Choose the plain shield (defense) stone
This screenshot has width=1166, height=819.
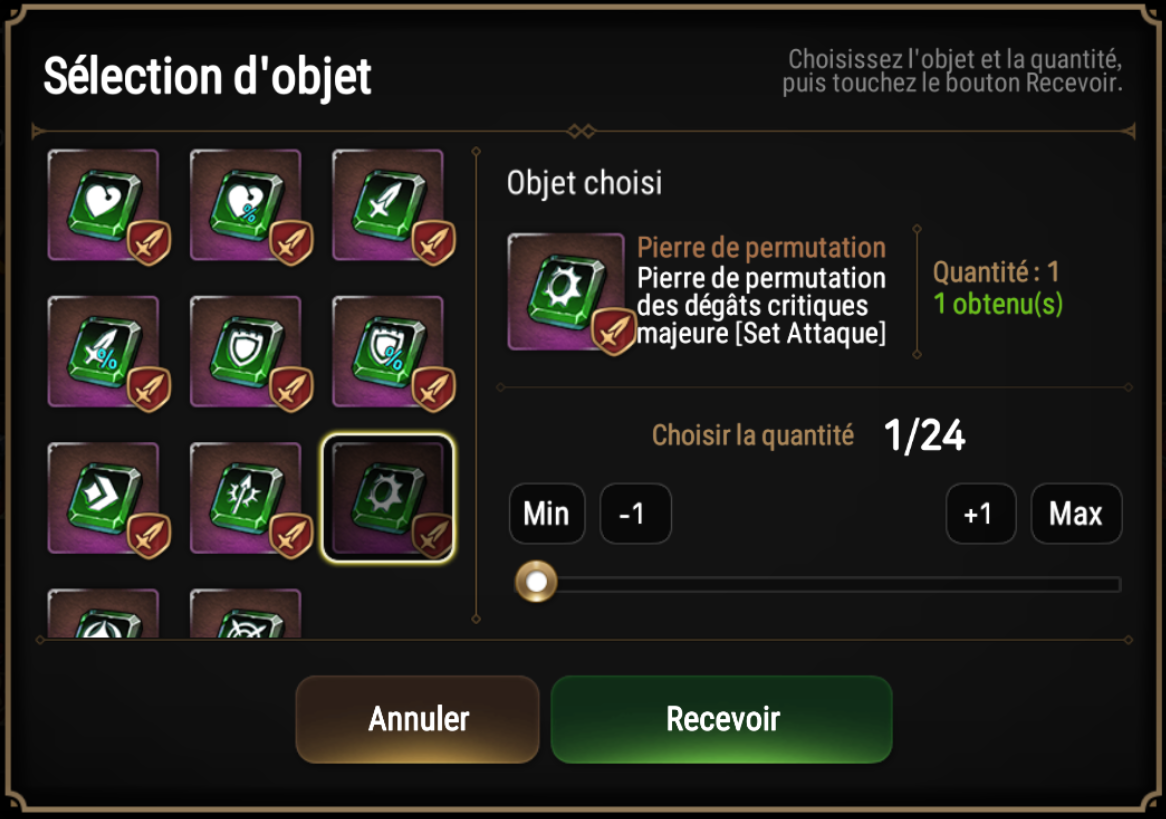(x=246, y=351)
